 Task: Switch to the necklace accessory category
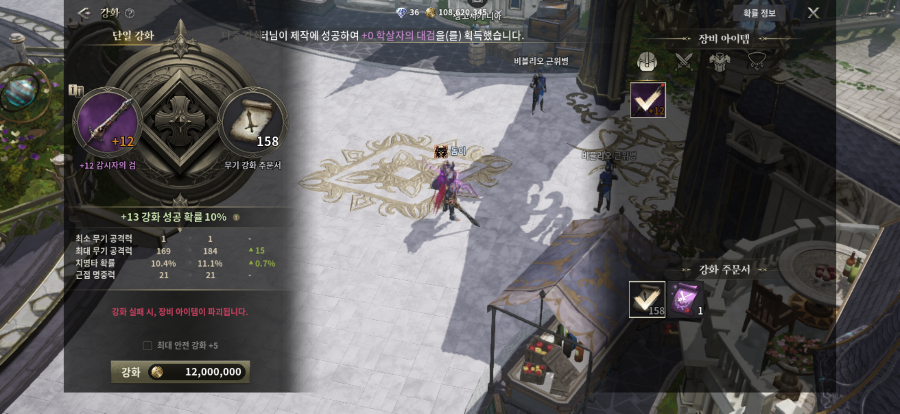click(757, 60)
